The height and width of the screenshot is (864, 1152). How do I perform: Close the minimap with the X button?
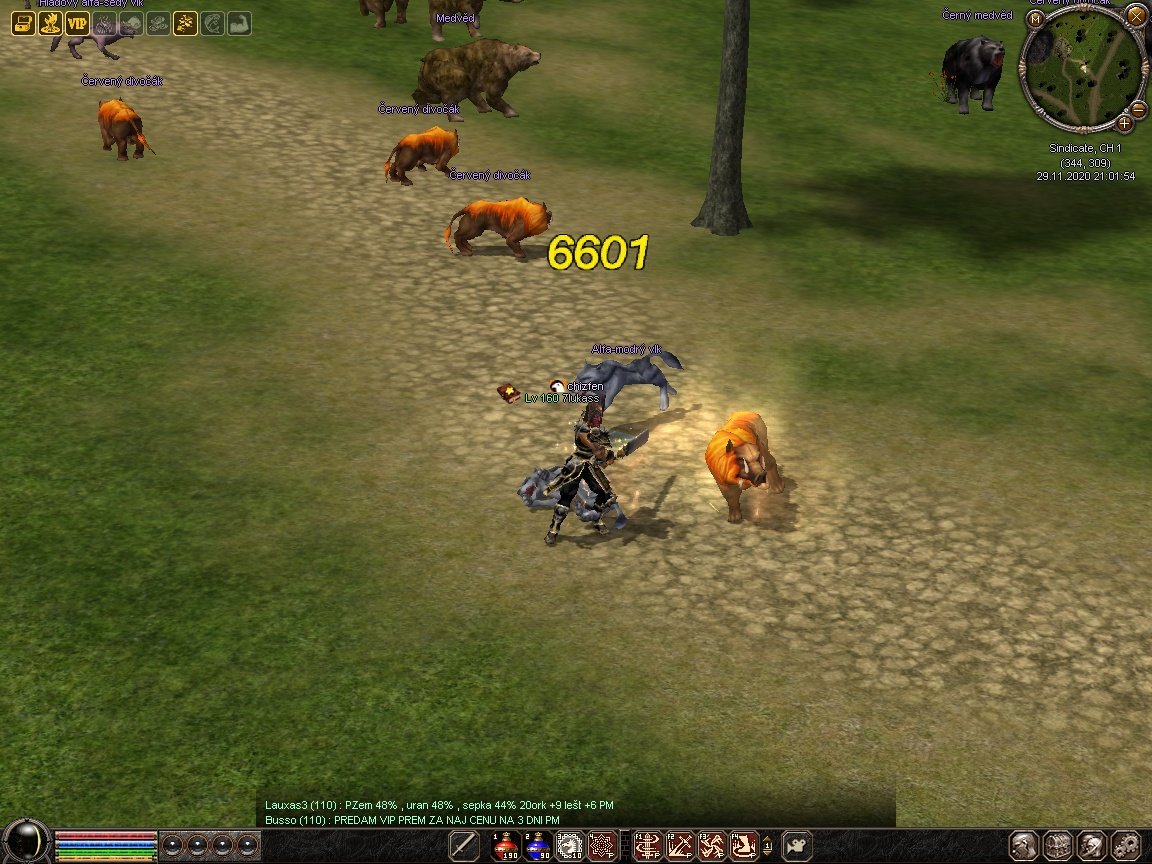coord(1136,15)
